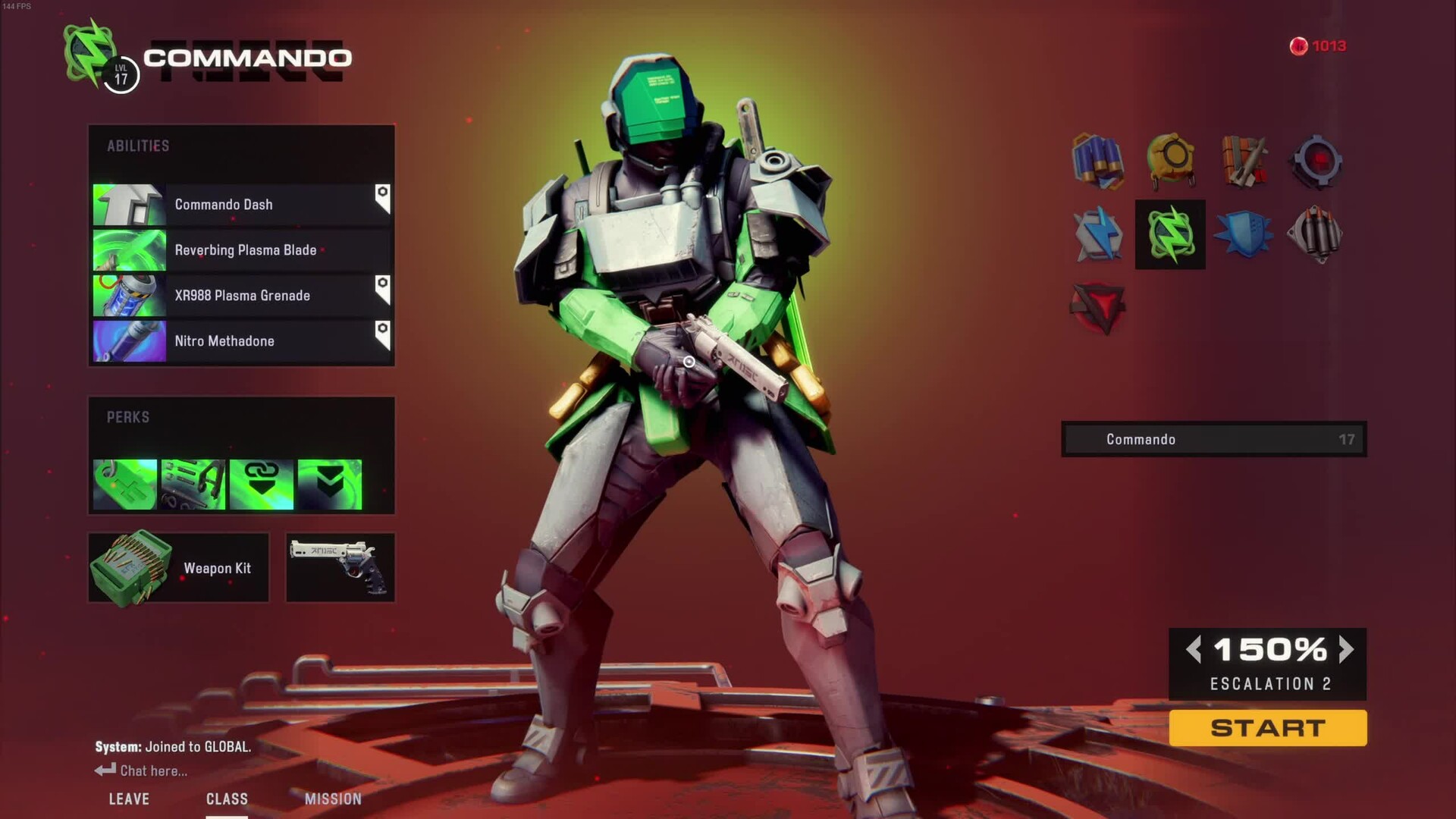The image size is (1456, 819).
Task: Choose the blue dynamite bundle class icon
Action: click(x=1097, y=161)
